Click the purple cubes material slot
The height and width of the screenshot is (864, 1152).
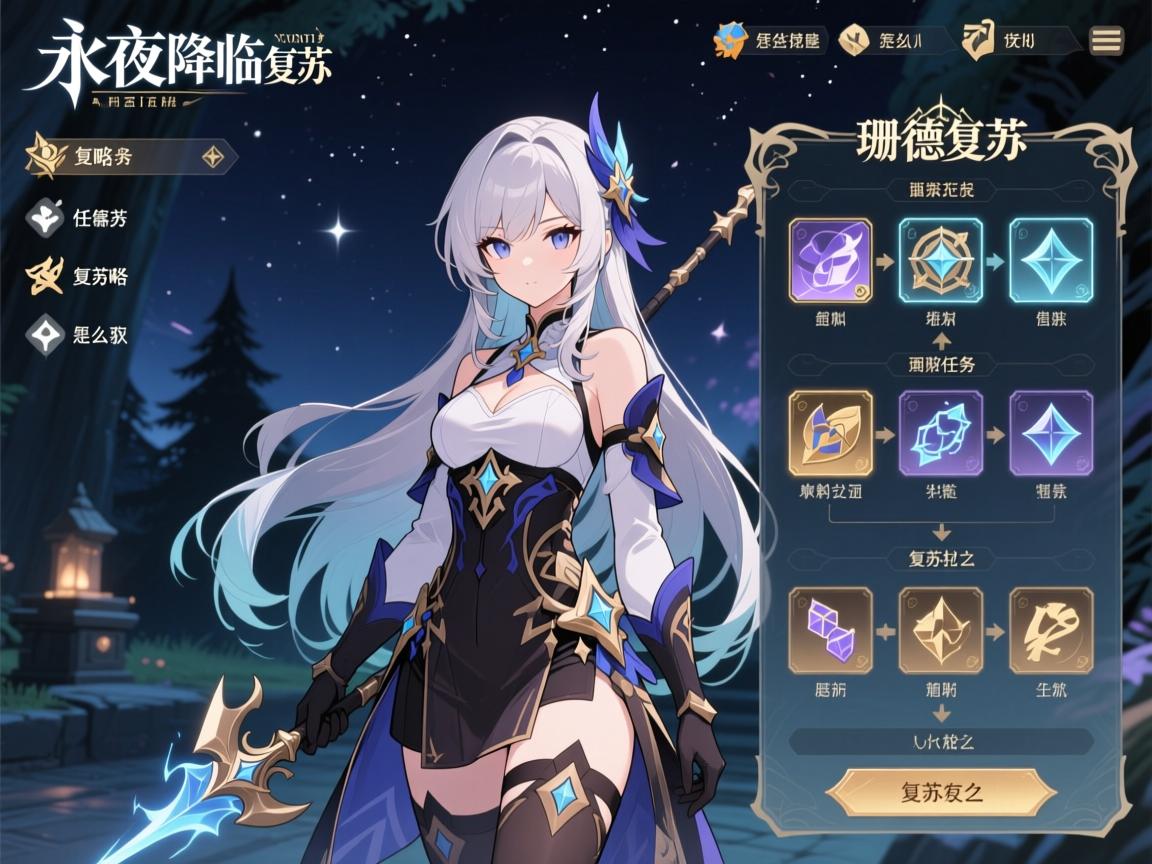(831, 630)
